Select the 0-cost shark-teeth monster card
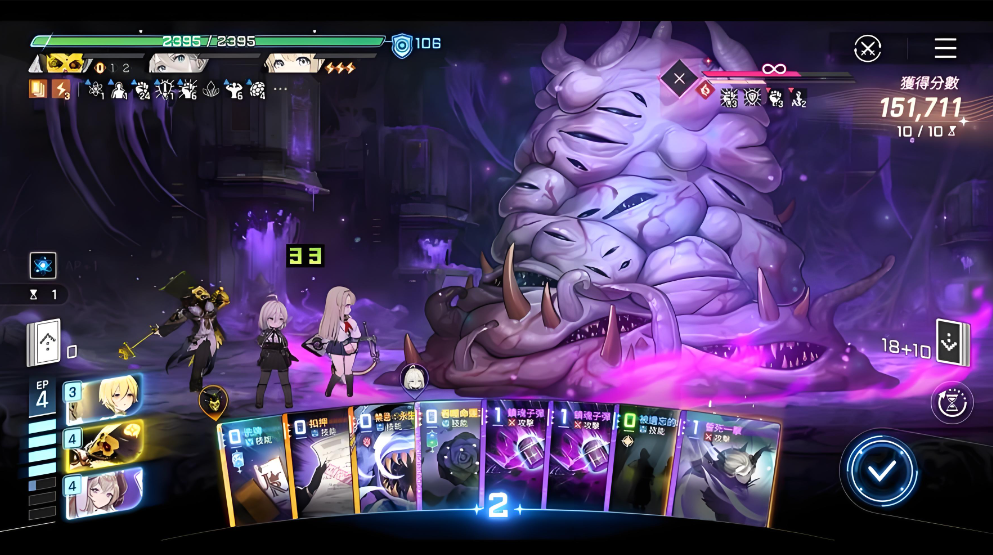Image resolution: width=993 pixels, height=555 pixels. click(385, 465)
